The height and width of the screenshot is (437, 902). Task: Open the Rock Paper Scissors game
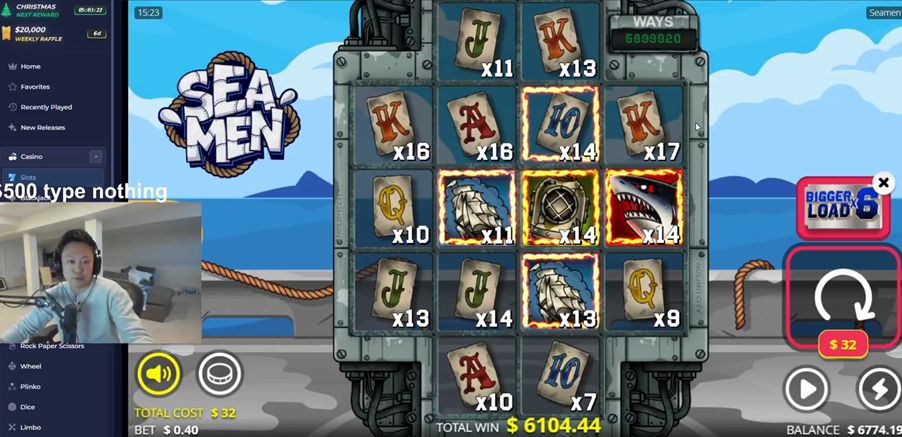point(52,346)
